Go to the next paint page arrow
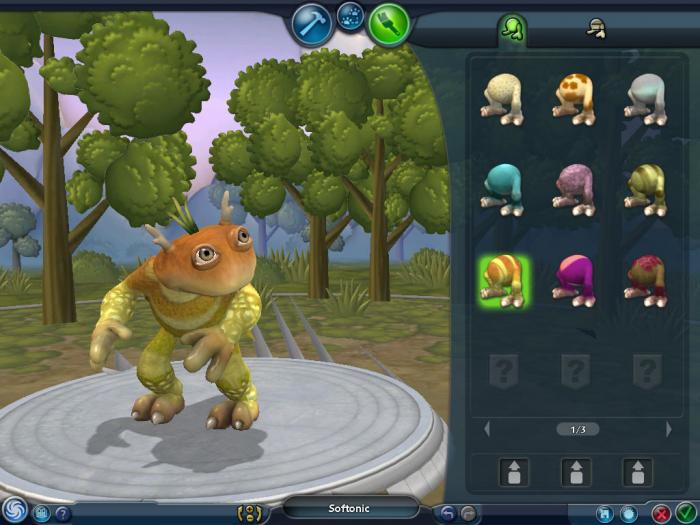Image resolution: width=700 pixels, height=525 pixels. coord(668,429)
